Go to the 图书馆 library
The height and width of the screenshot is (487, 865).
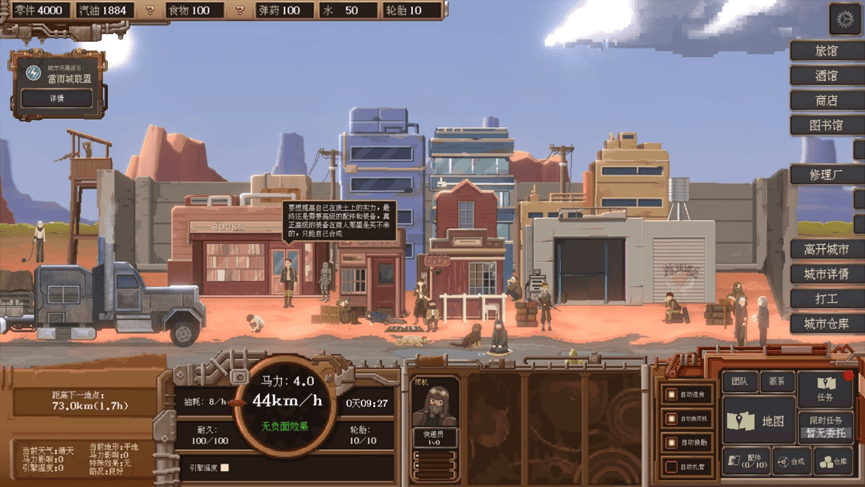coord(826,125)
